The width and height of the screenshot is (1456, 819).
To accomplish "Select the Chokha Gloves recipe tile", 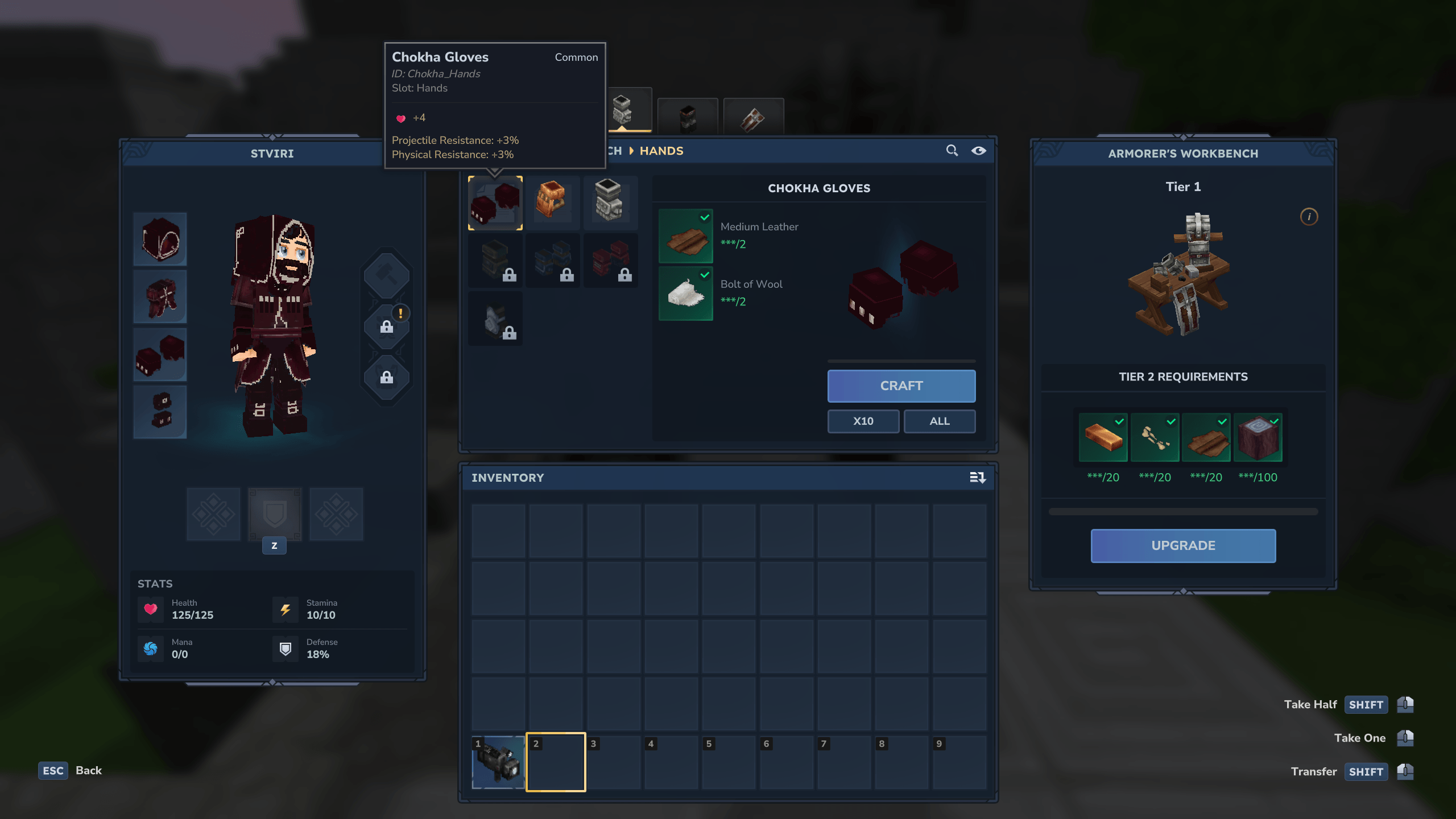I will (495, 203).
